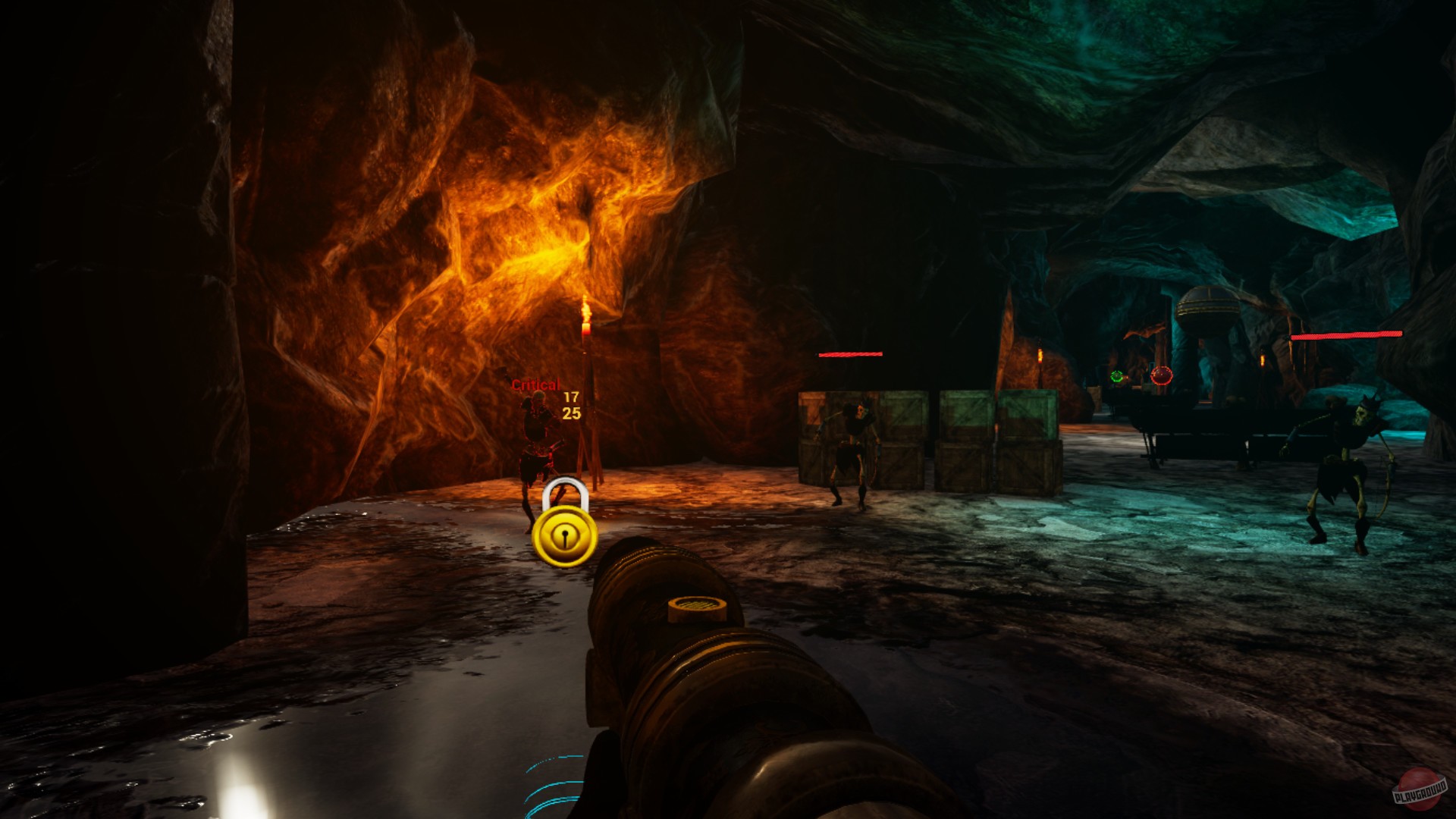This screenshot has width=1456, height=819.
Task: Click the glowing green pickup orb near the table
Action: (x=1117, y=376)
